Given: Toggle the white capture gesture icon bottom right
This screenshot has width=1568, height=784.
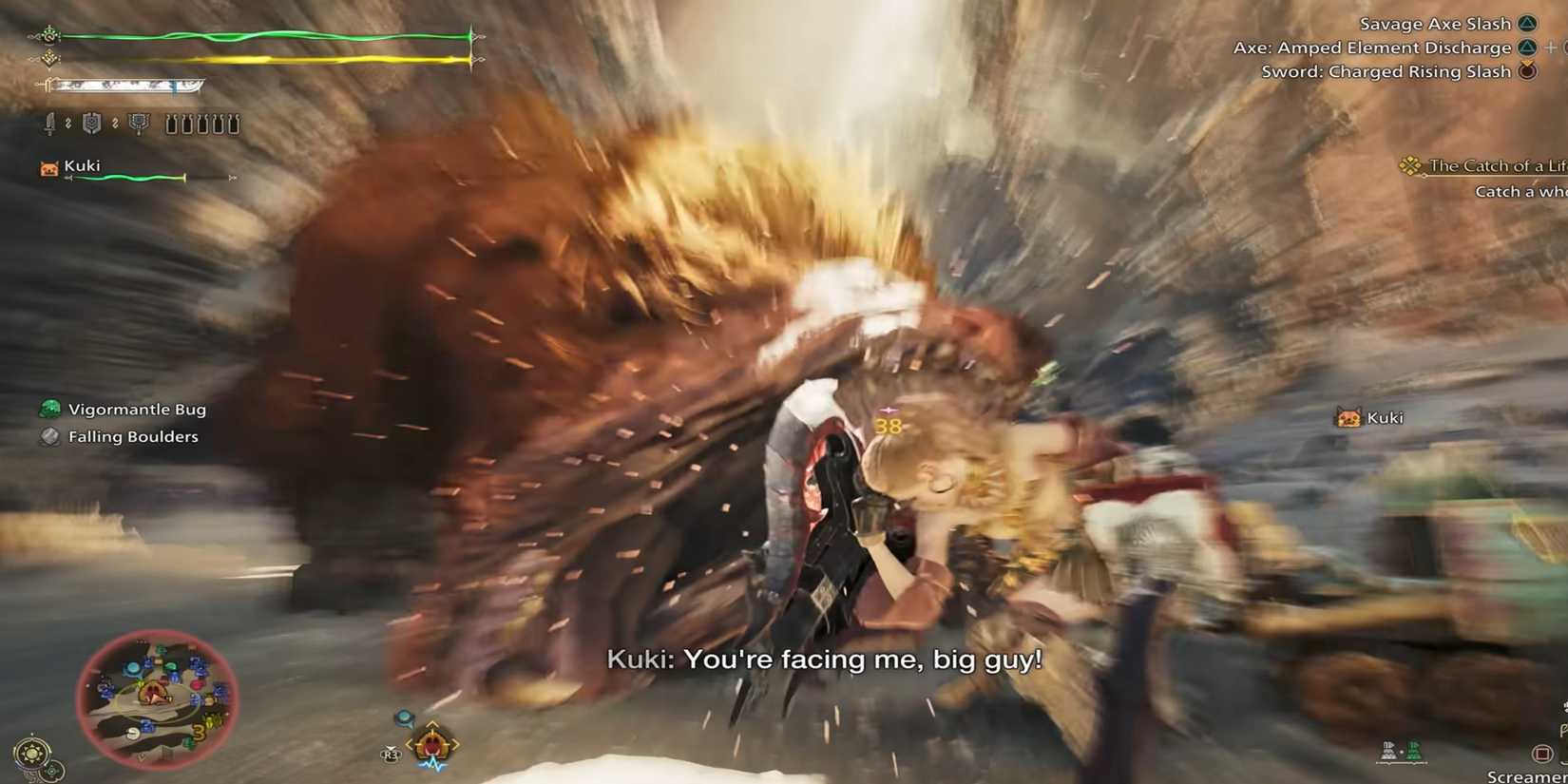Looking at the screenshot, I should coord(1388,752).
